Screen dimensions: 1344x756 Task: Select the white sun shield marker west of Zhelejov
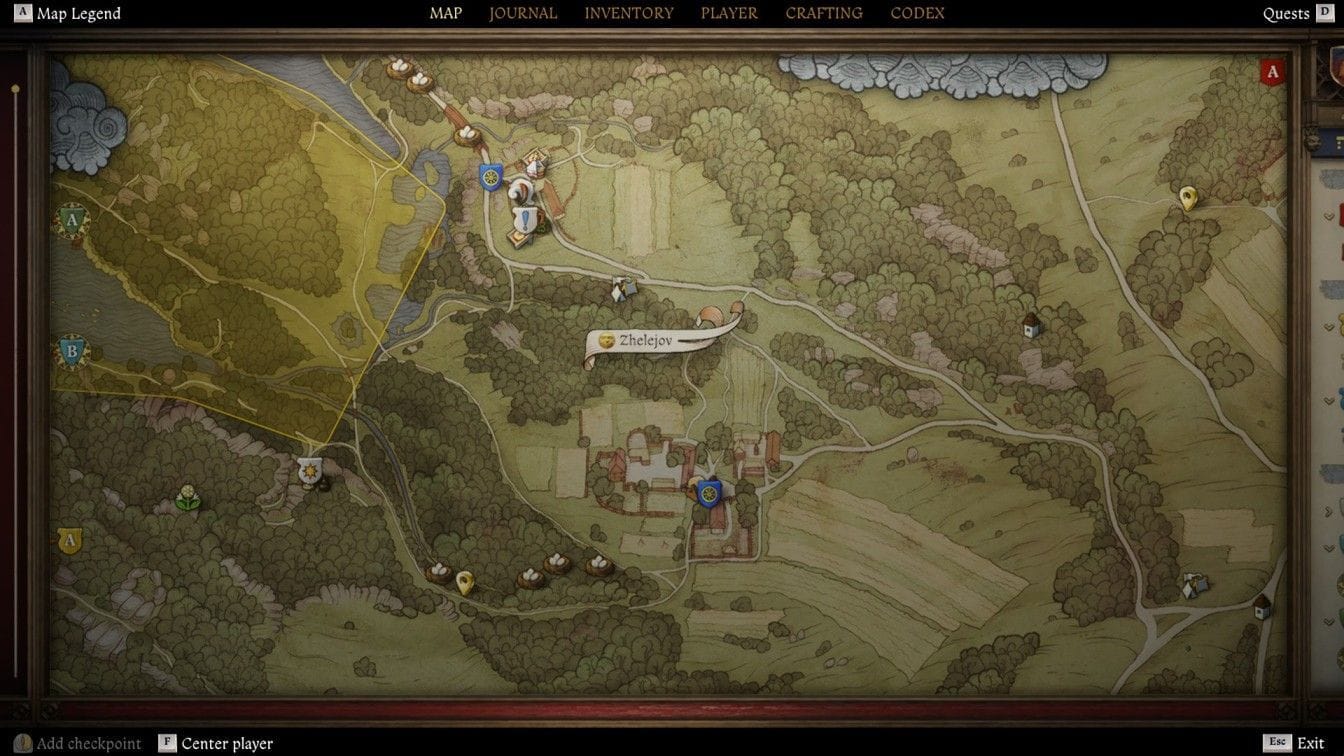pos(308,468)
